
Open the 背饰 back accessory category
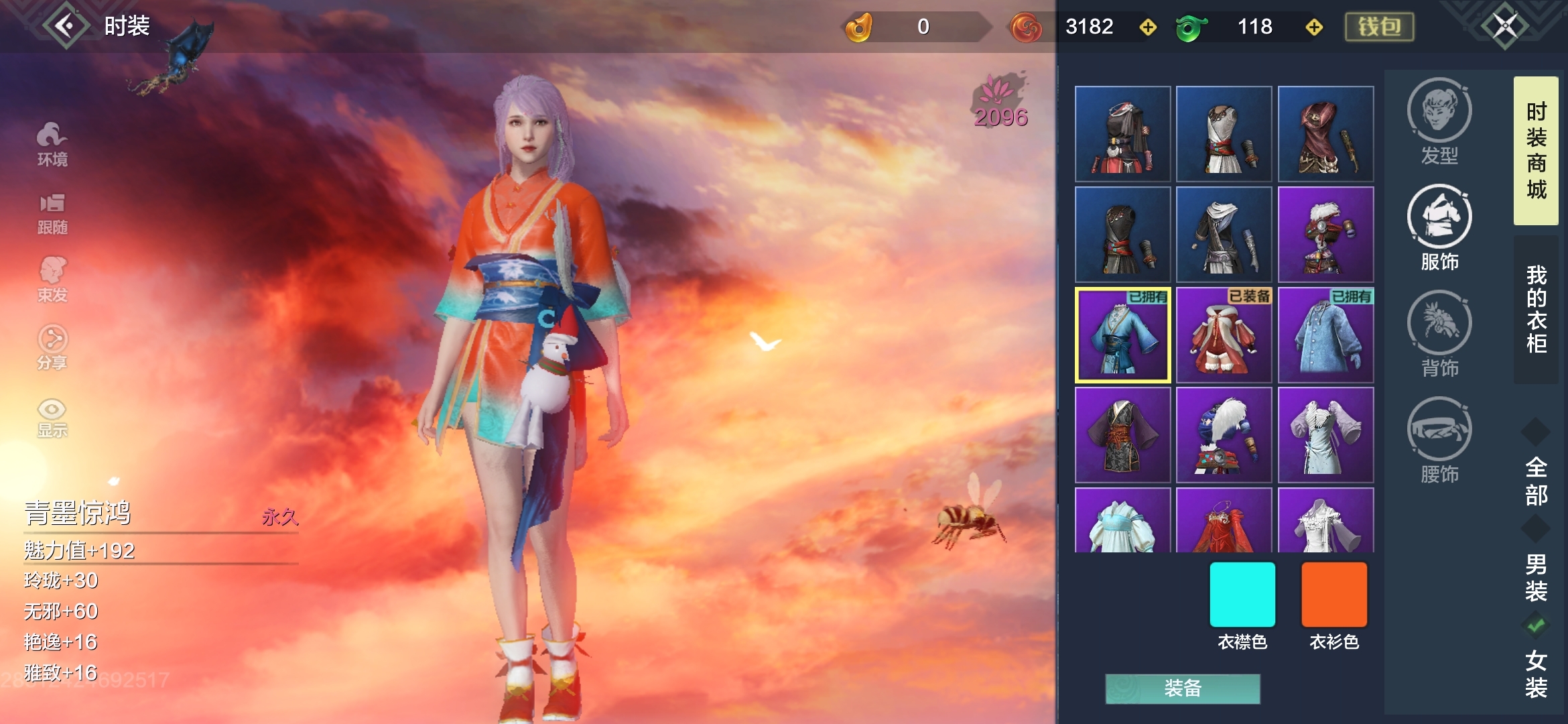coord(1439,333)
